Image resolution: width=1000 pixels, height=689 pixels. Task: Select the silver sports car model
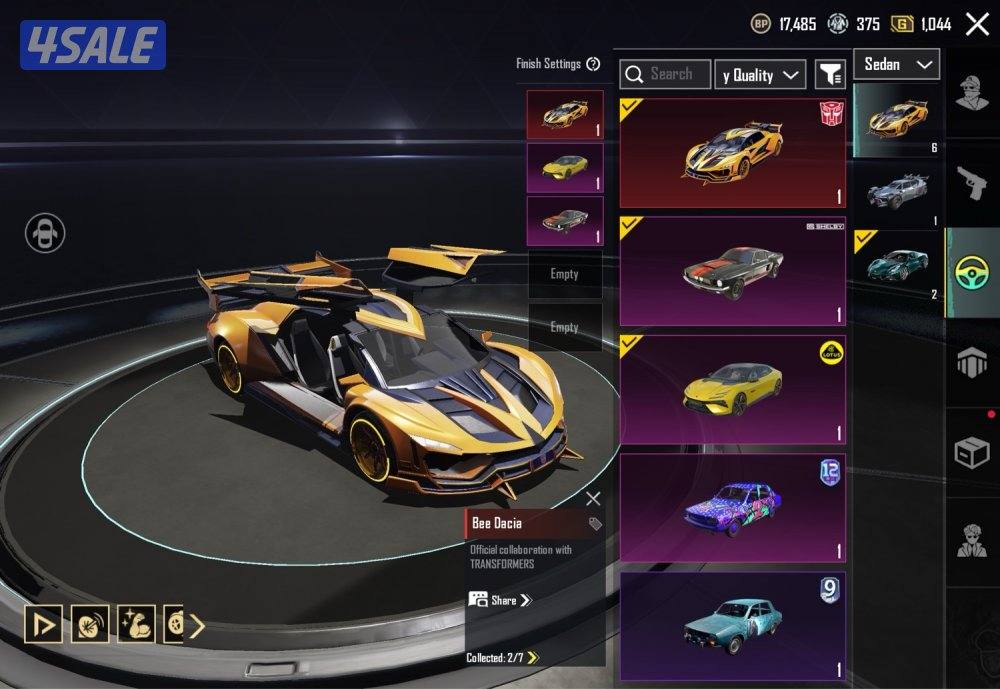896,190
